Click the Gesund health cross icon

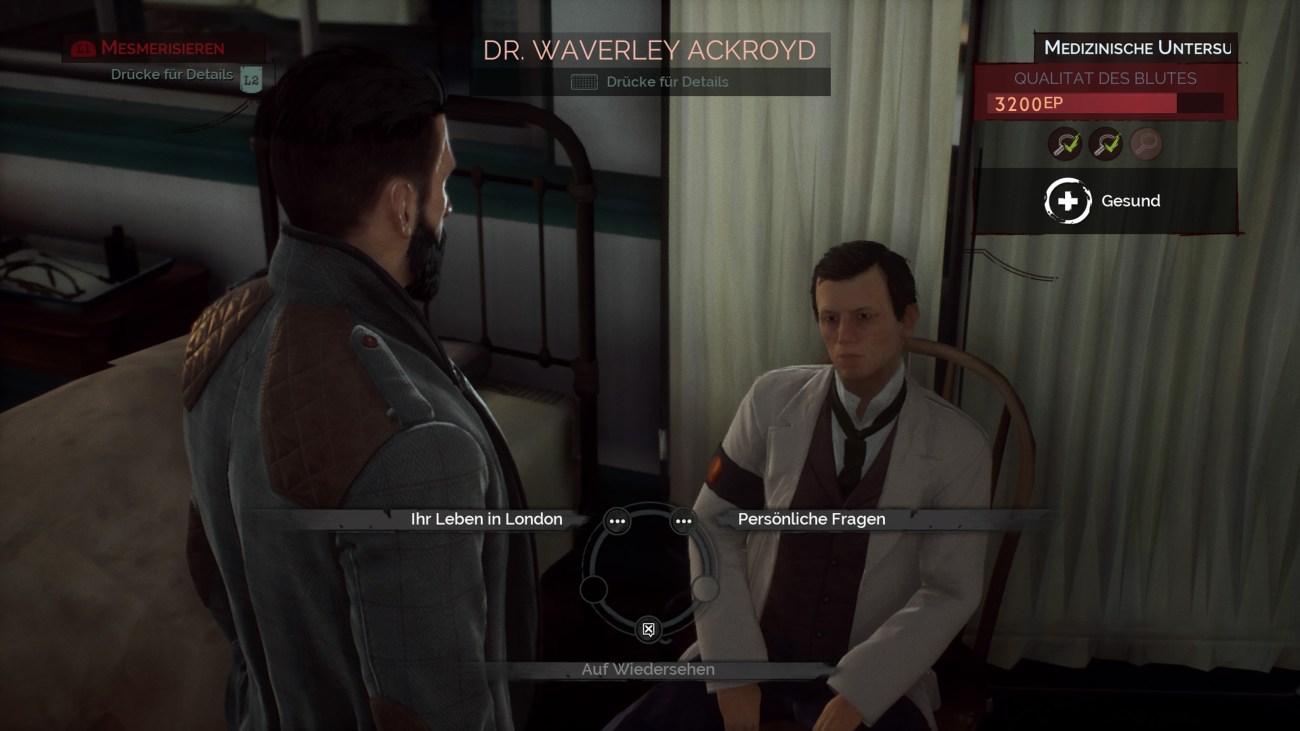1067,200
